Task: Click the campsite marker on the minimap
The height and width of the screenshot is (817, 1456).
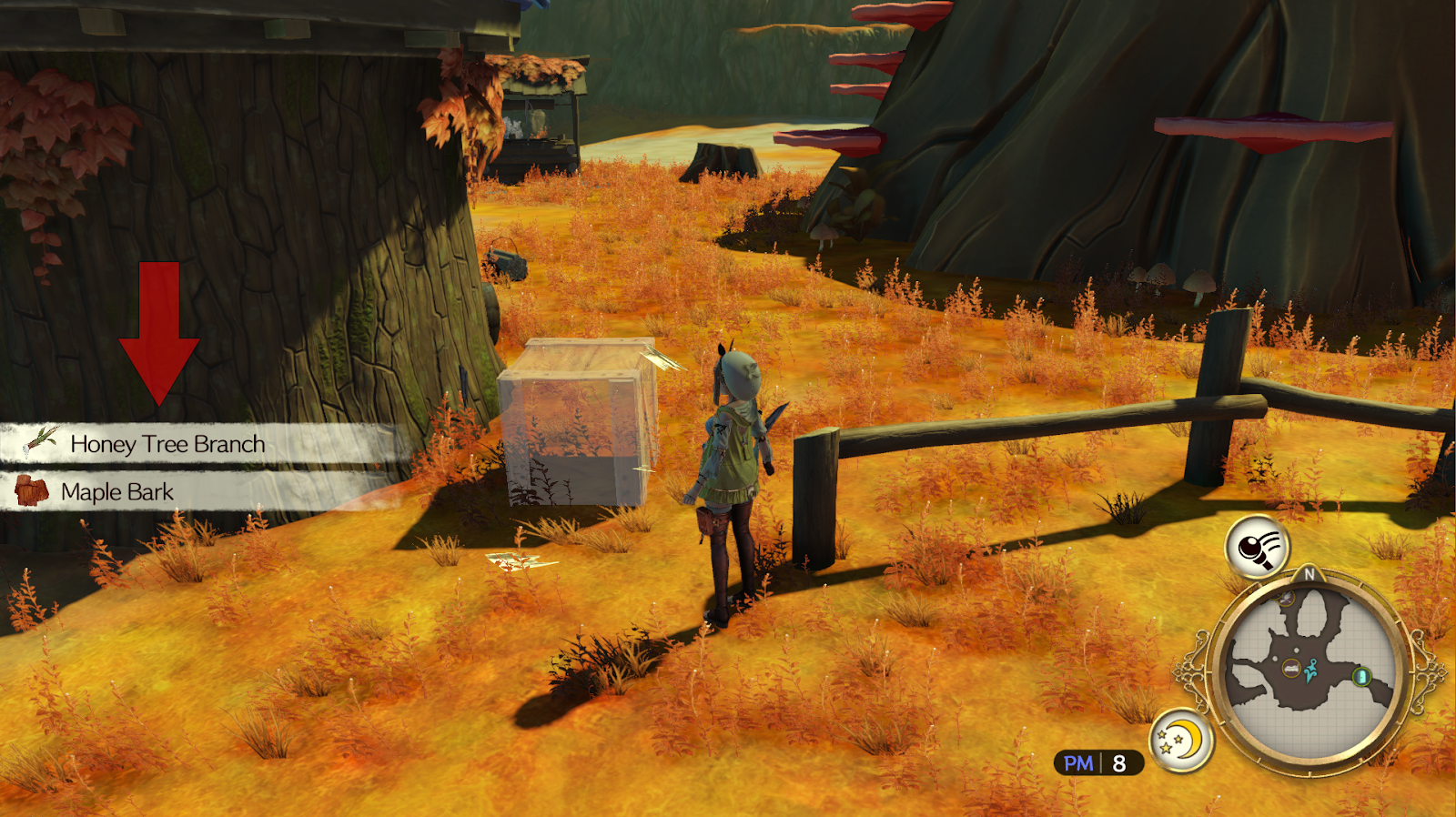Action: click(1291, 668)
